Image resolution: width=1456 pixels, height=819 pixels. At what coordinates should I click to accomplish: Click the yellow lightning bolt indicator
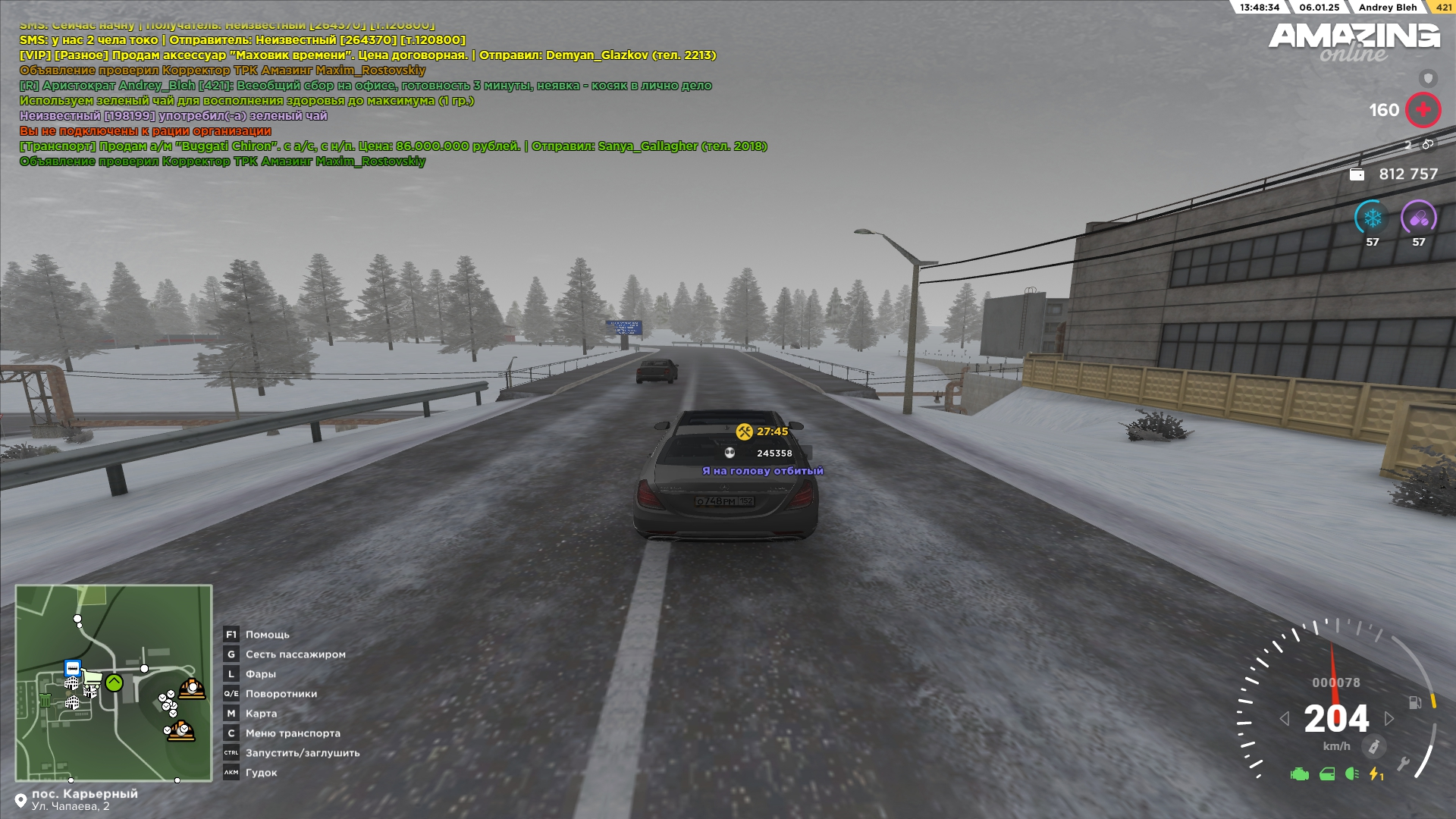pyautogui.click(x=1375, y=774)
